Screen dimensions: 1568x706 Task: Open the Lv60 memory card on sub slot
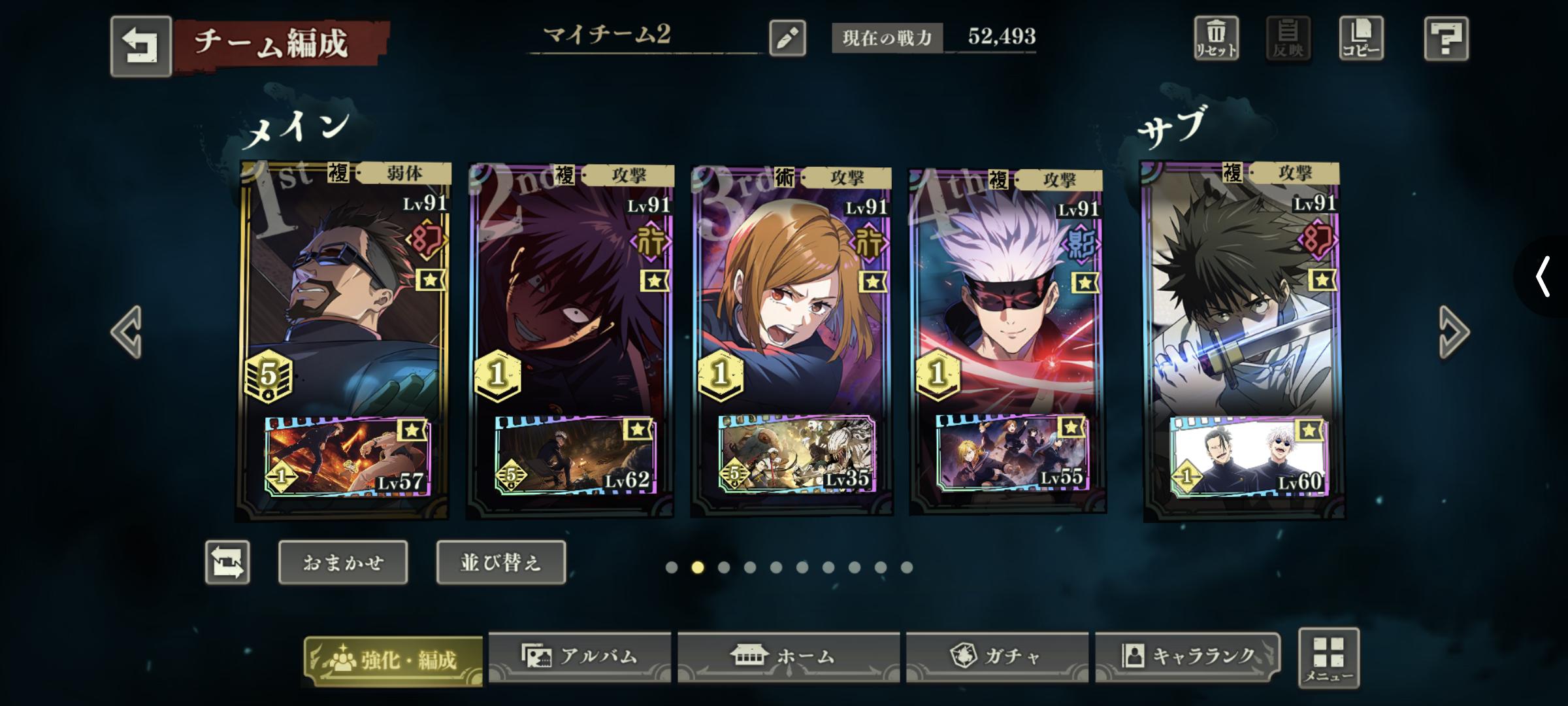pyautogui.click(x=1248, y=456)
